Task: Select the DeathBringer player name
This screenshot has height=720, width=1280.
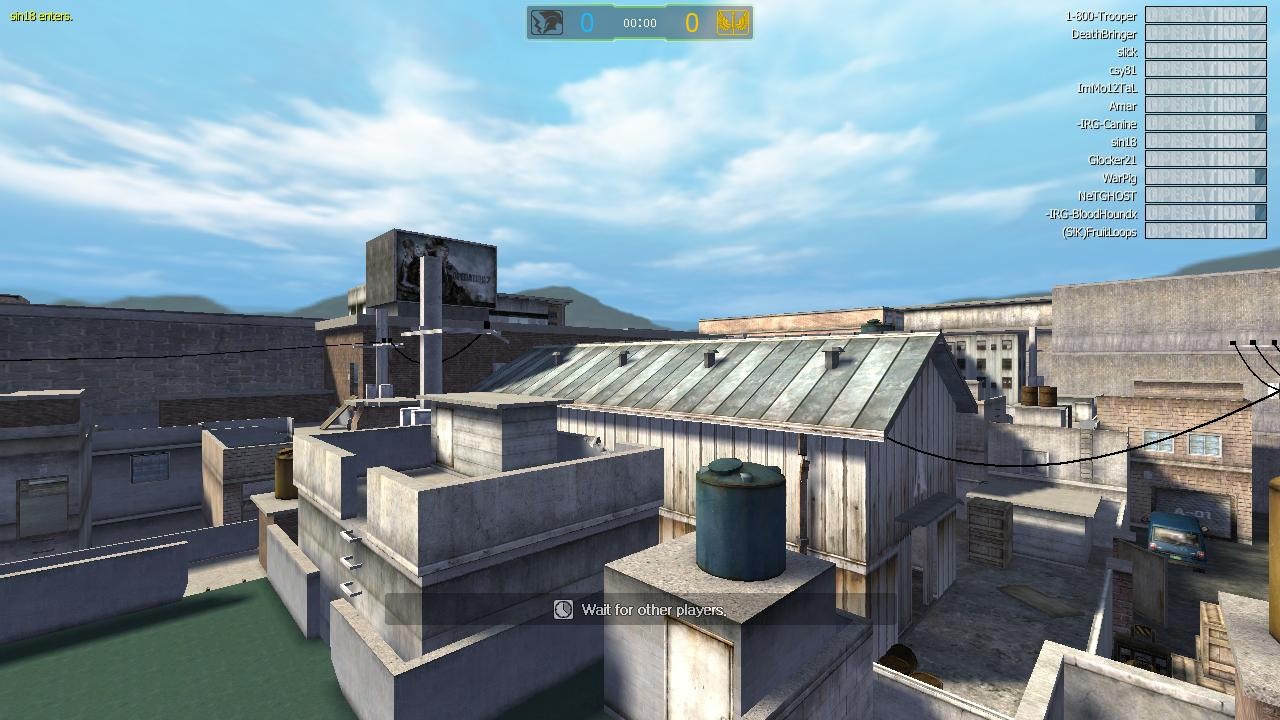Action: point(1104,34)
